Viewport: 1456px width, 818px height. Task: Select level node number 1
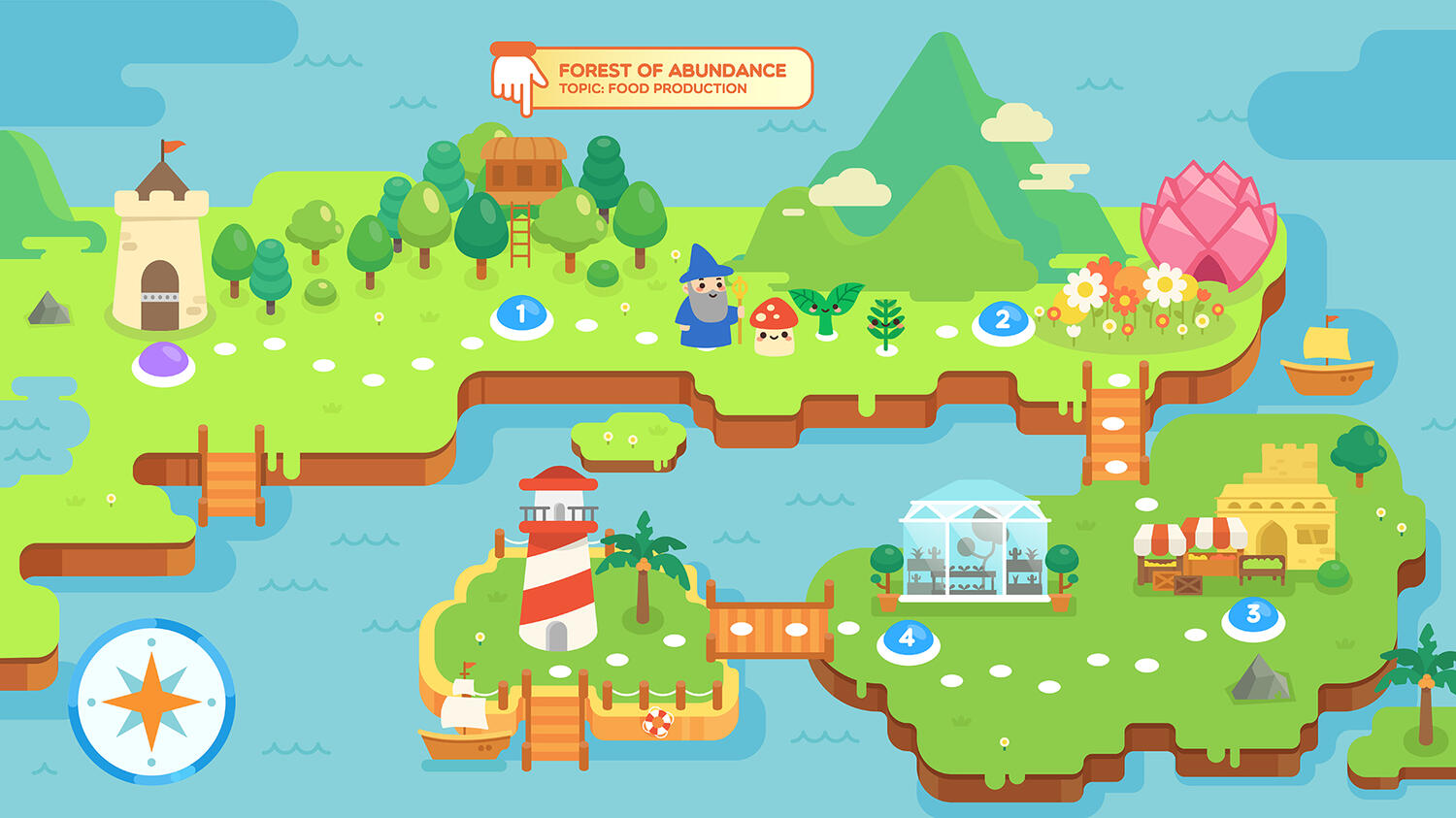(521, 314)
